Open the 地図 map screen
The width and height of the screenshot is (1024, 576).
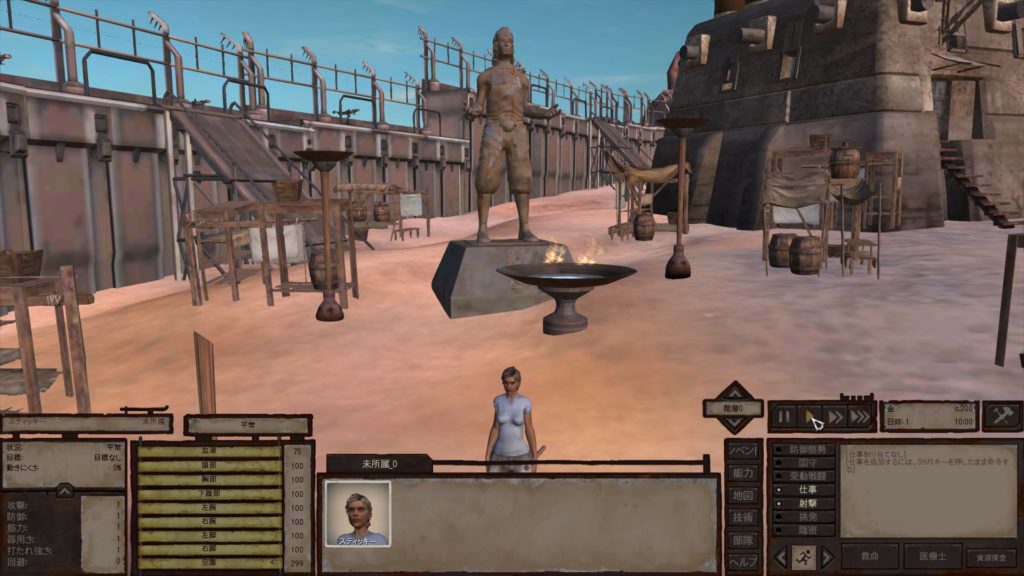[742, 495]
